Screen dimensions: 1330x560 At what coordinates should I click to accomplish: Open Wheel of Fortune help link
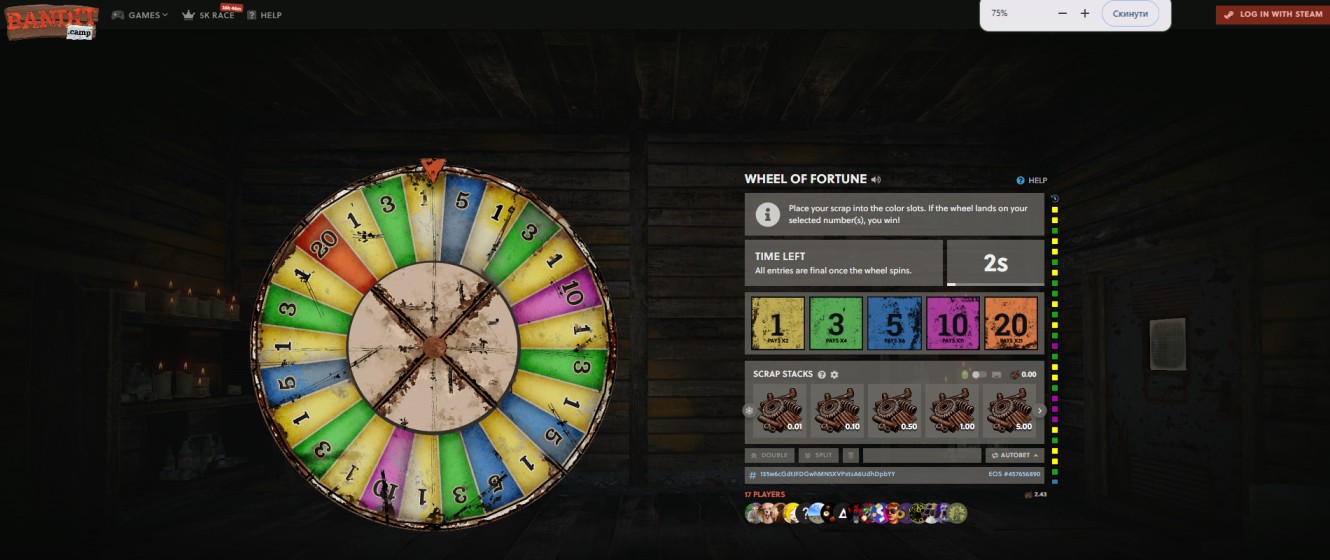(x=1031, y=180)
